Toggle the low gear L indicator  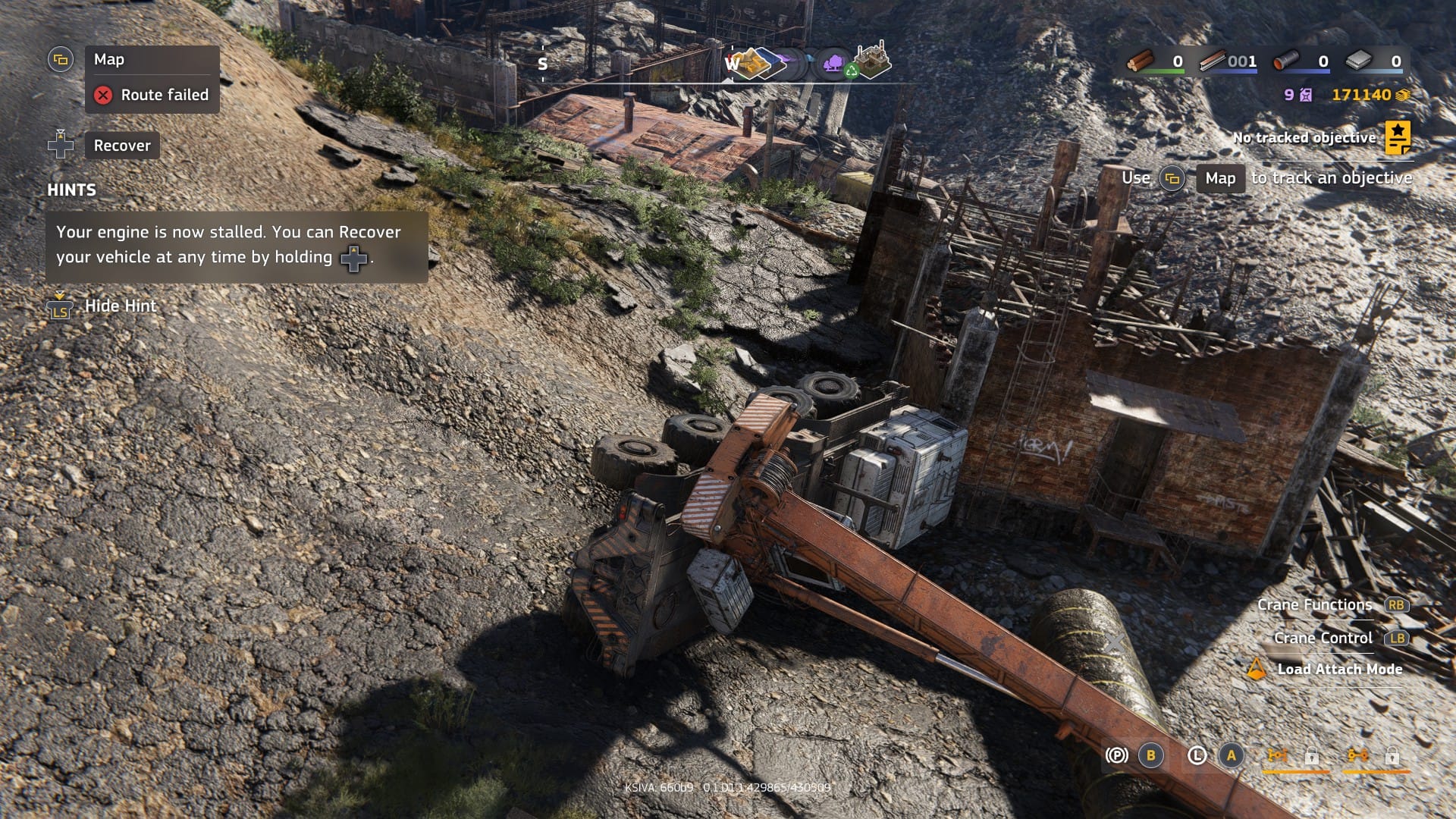(x=1197, y=755)
